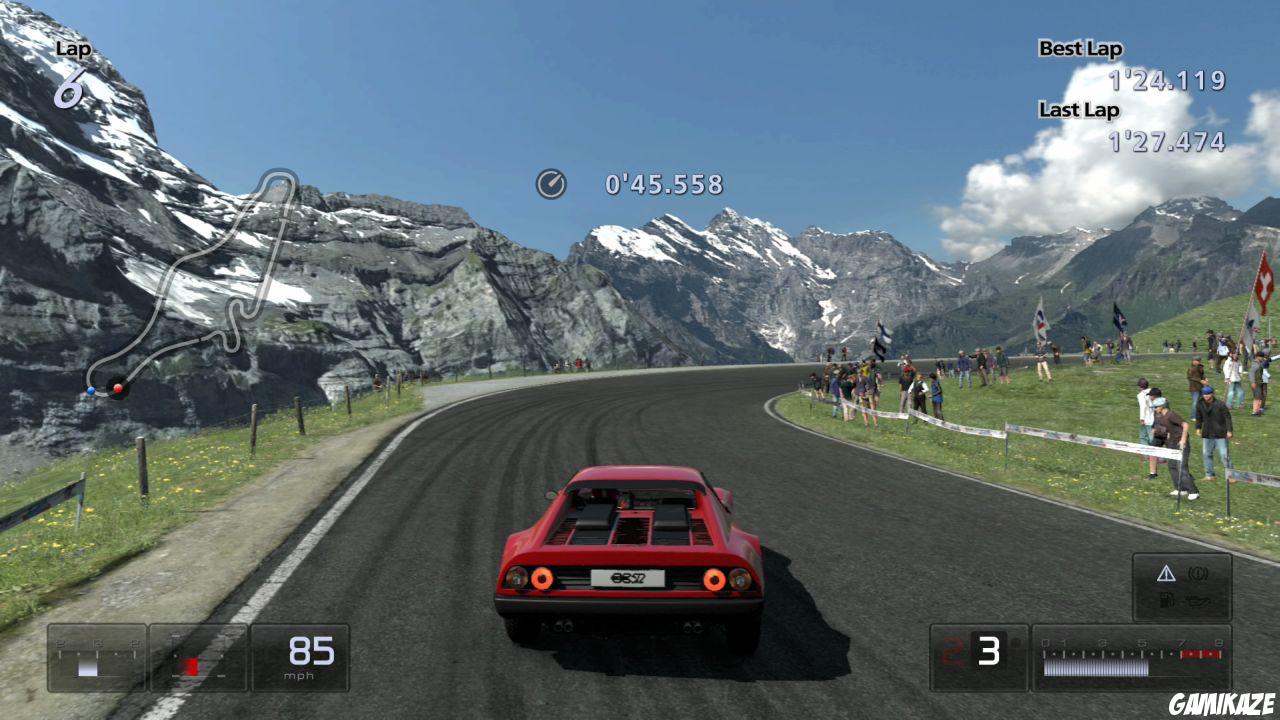
Task: Click the fuel pump indicator icon
Action: (1168, 600)
